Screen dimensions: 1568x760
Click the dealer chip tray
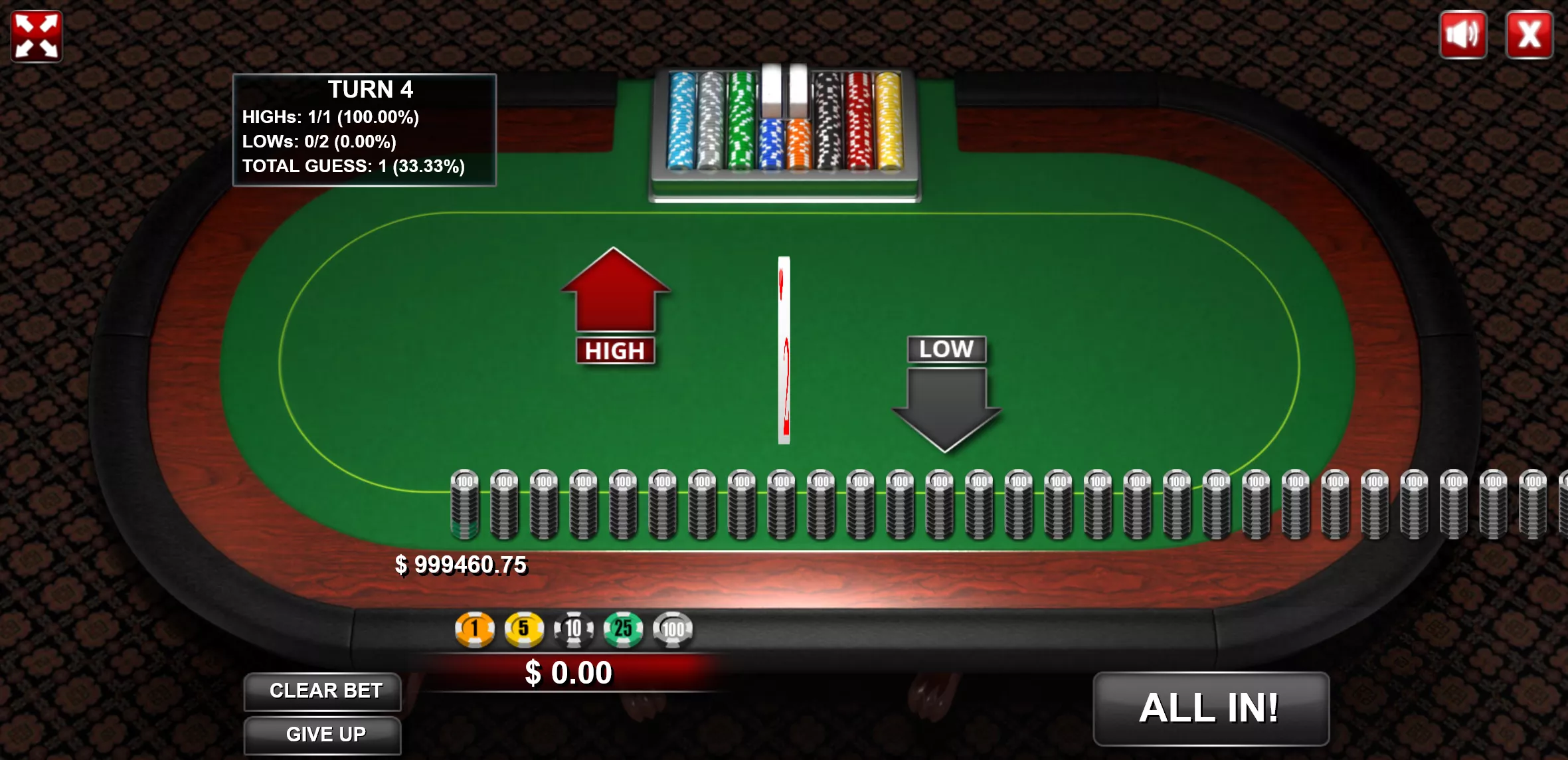pyautogui.click(x=784, y=126)
